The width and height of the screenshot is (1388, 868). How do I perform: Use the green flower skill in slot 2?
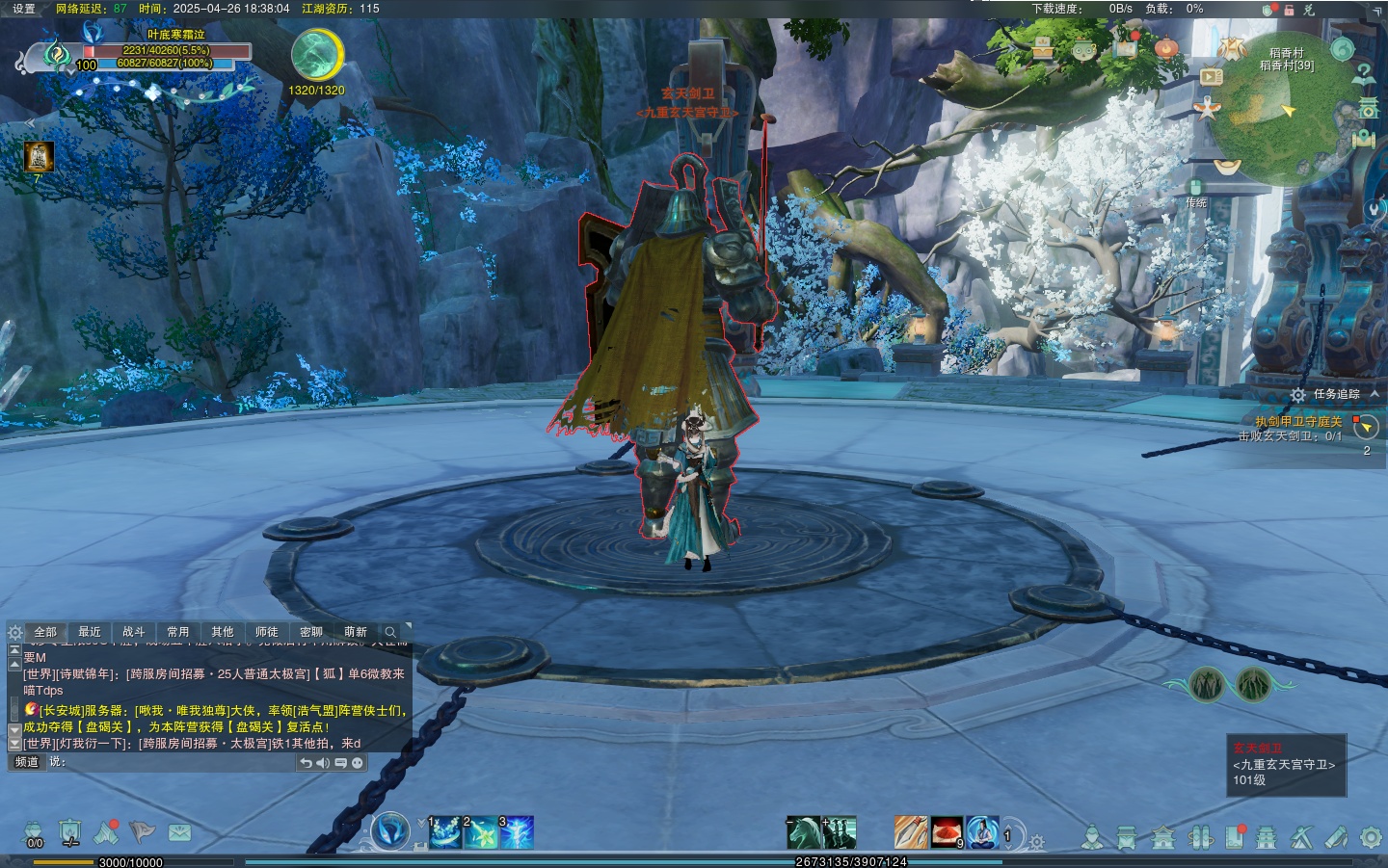point(481,832)
